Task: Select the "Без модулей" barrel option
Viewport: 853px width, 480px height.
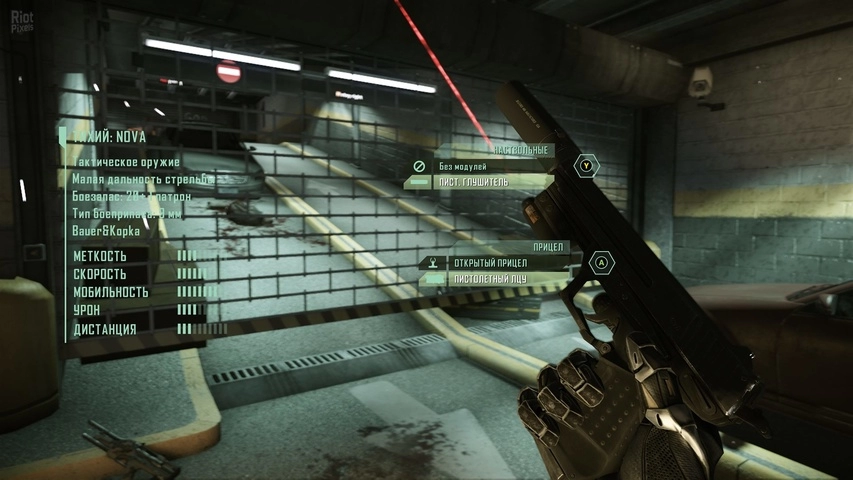Action: pos(463,166)
